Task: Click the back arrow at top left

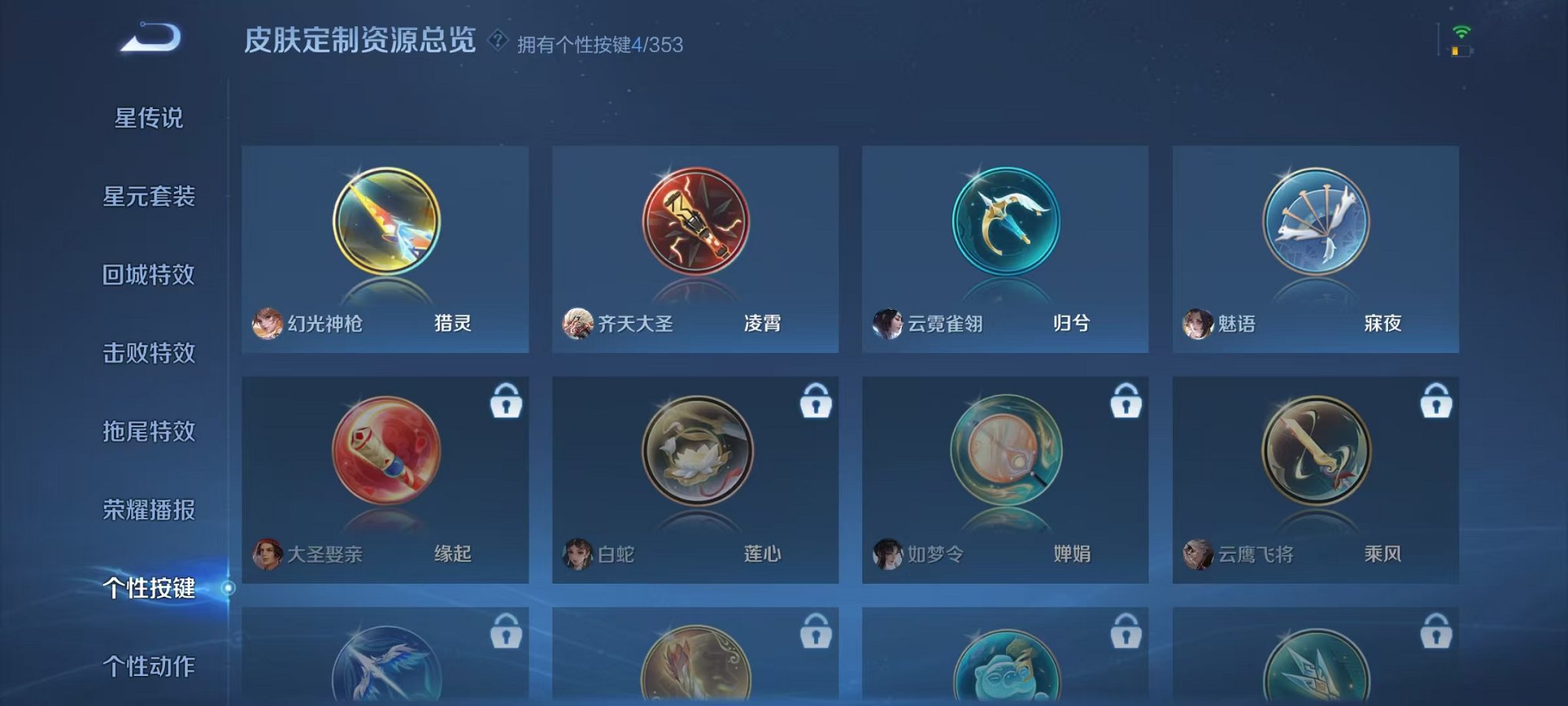Action: pyautogui.click(x=151, y=36)
